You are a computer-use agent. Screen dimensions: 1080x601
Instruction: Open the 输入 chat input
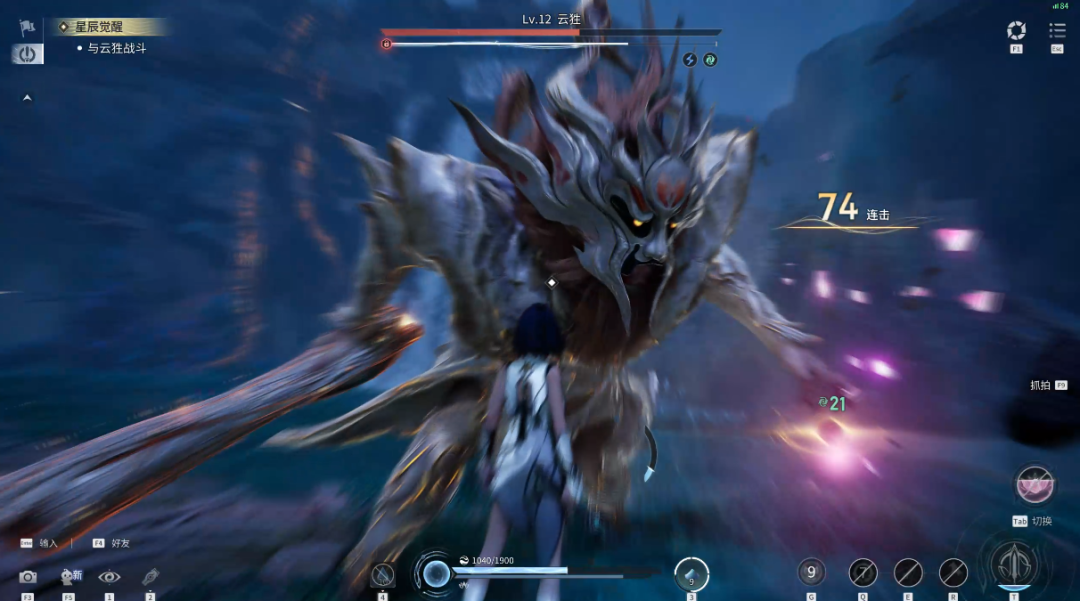40,543
